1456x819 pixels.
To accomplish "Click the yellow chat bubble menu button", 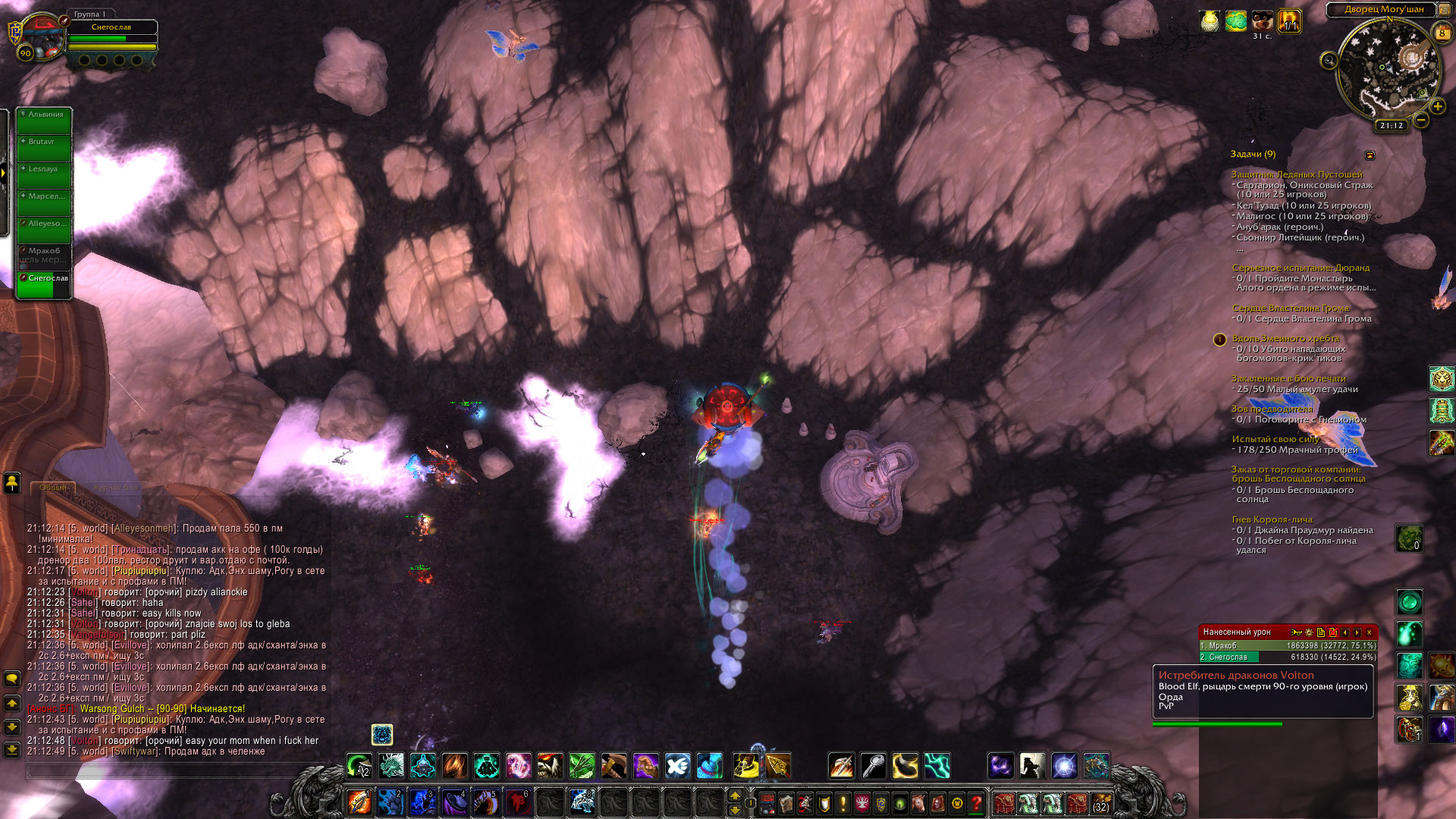I will coord(12,679).
